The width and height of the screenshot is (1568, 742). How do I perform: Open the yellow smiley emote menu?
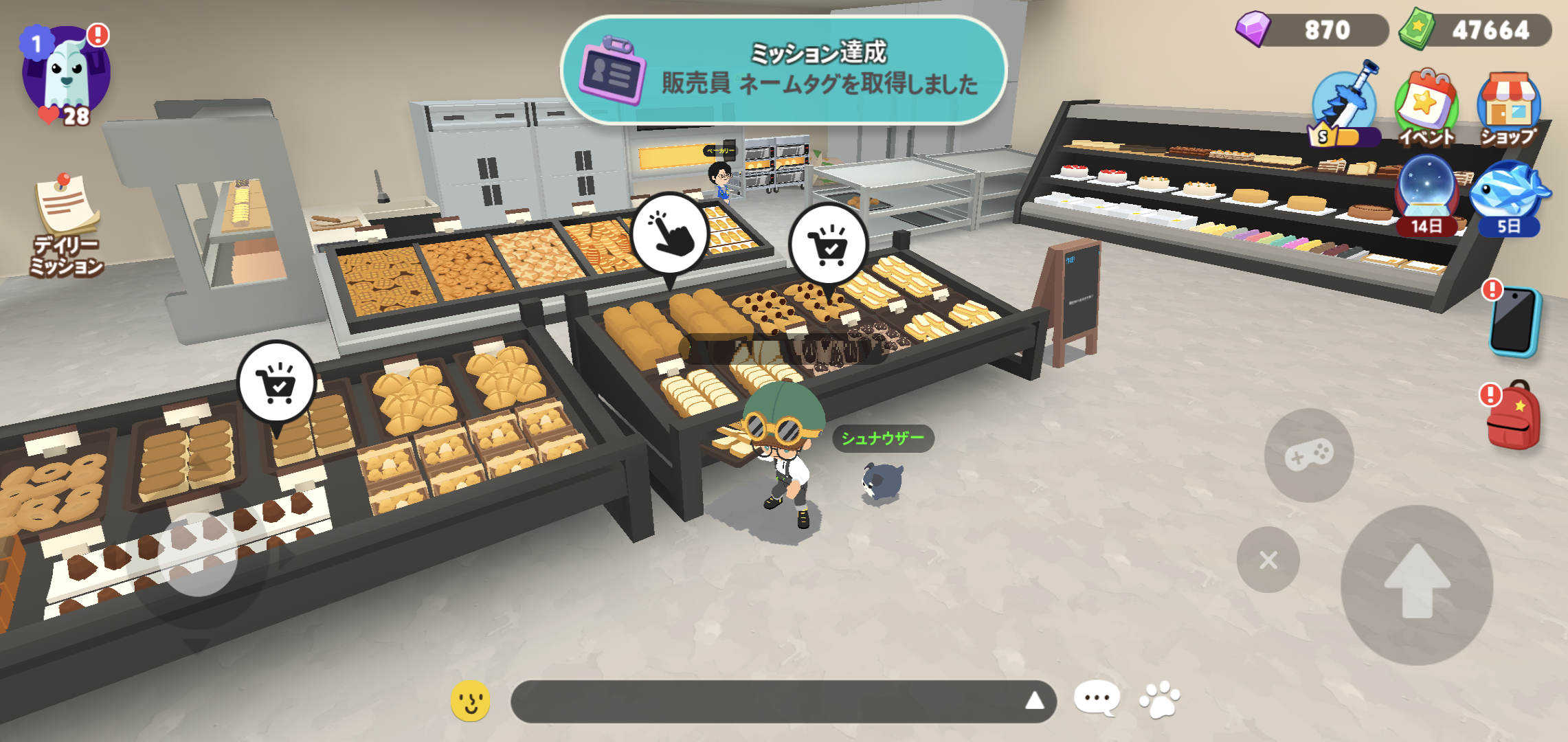(x=471, y=701)
